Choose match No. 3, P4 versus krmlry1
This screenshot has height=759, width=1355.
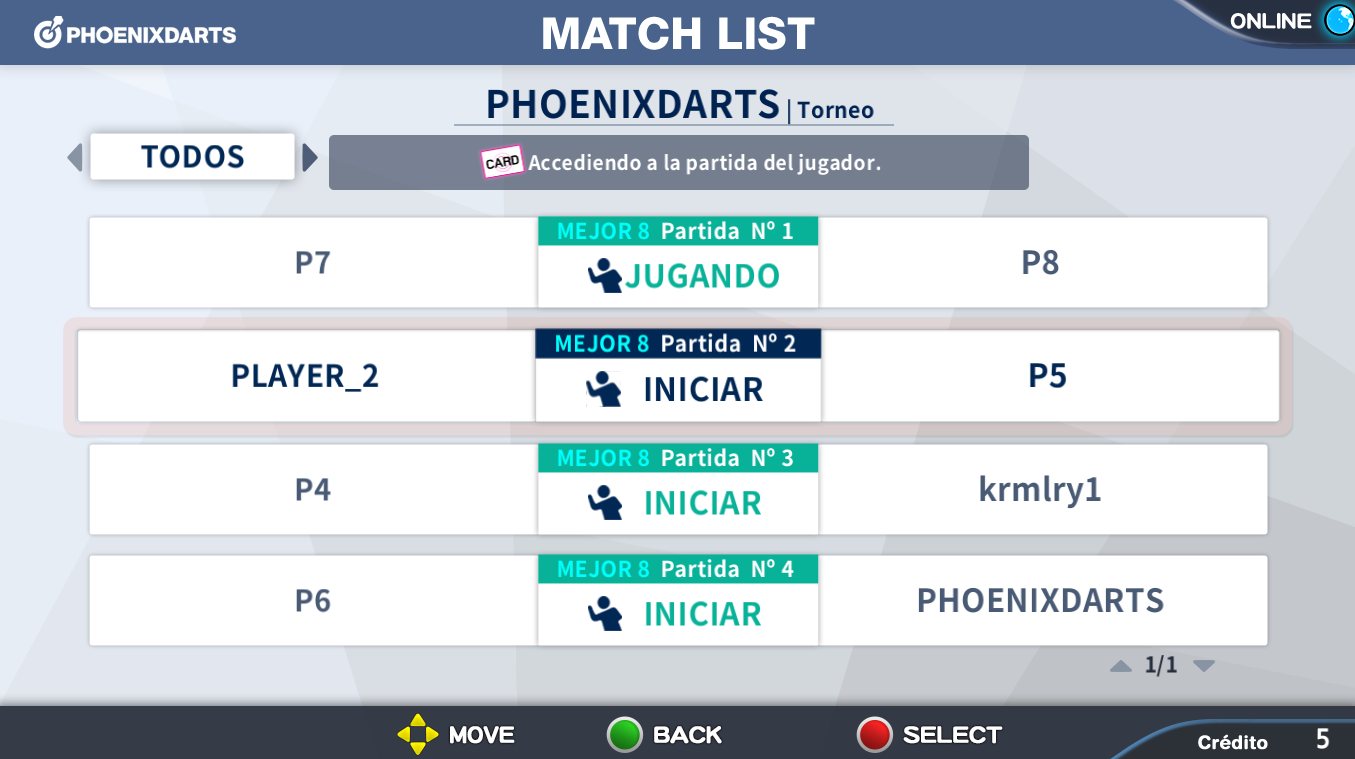click(x=678, y=490)
